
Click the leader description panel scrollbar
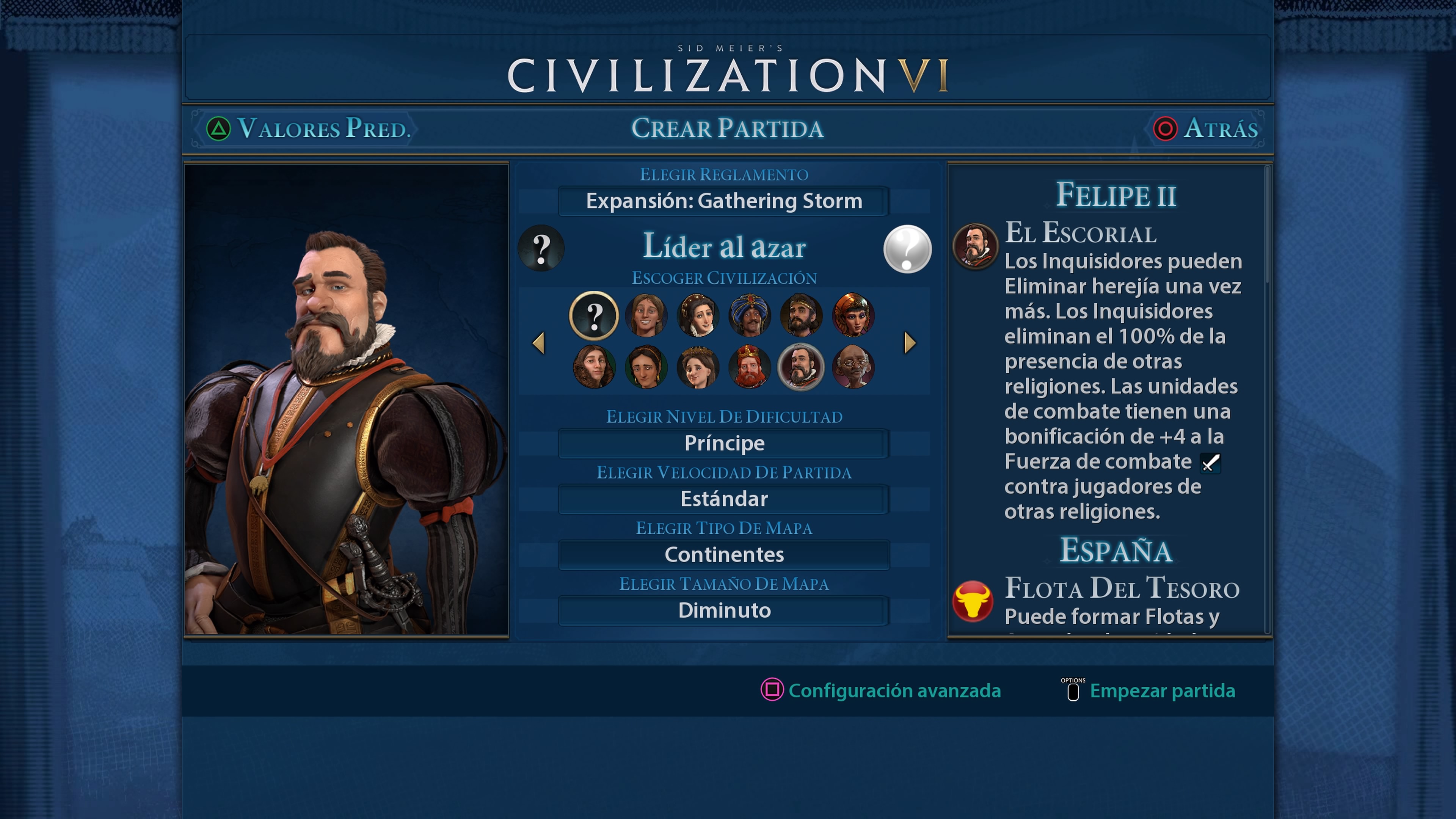pos(1267,226)
